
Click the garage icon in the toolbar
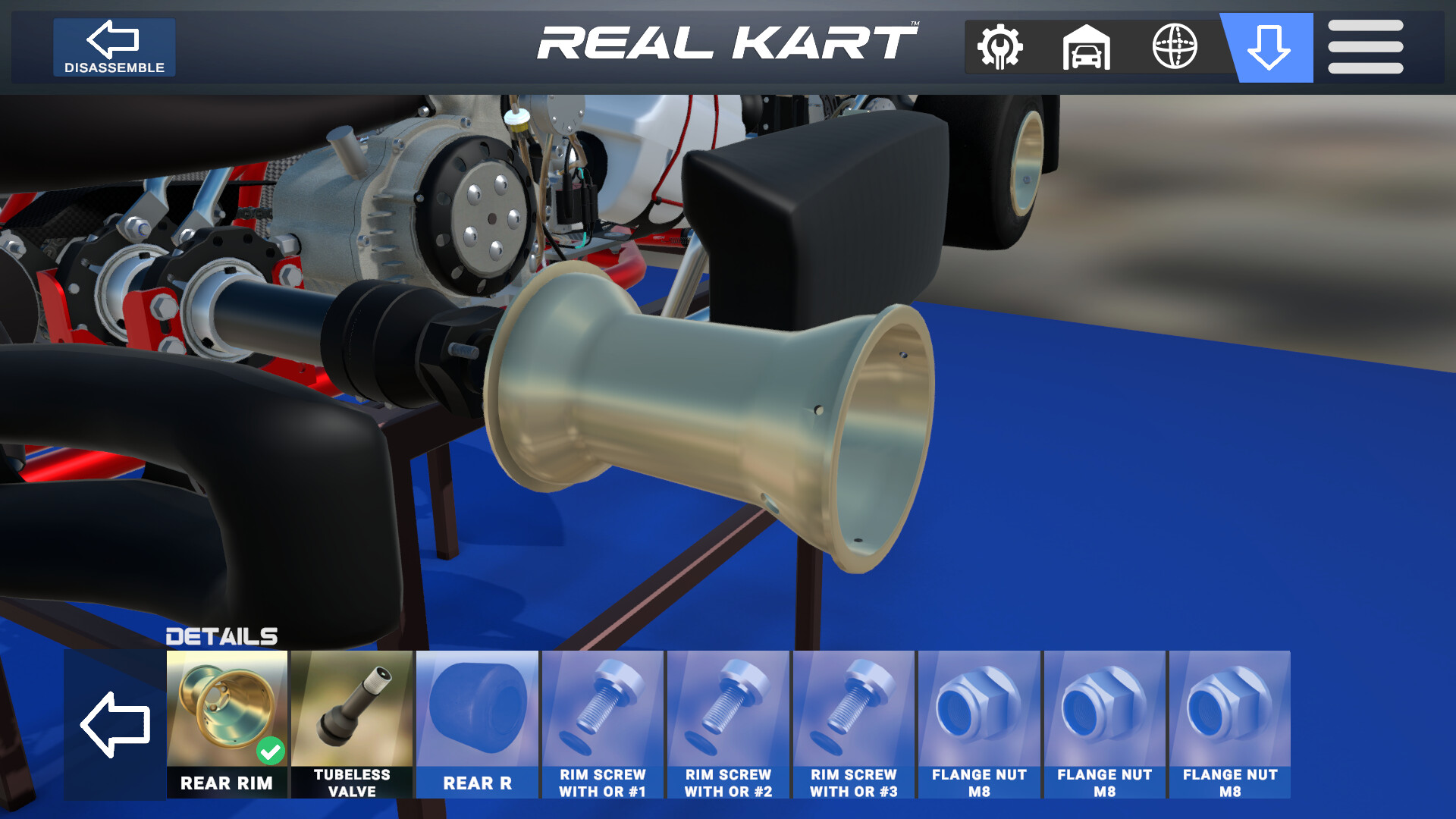[1087, 47]
